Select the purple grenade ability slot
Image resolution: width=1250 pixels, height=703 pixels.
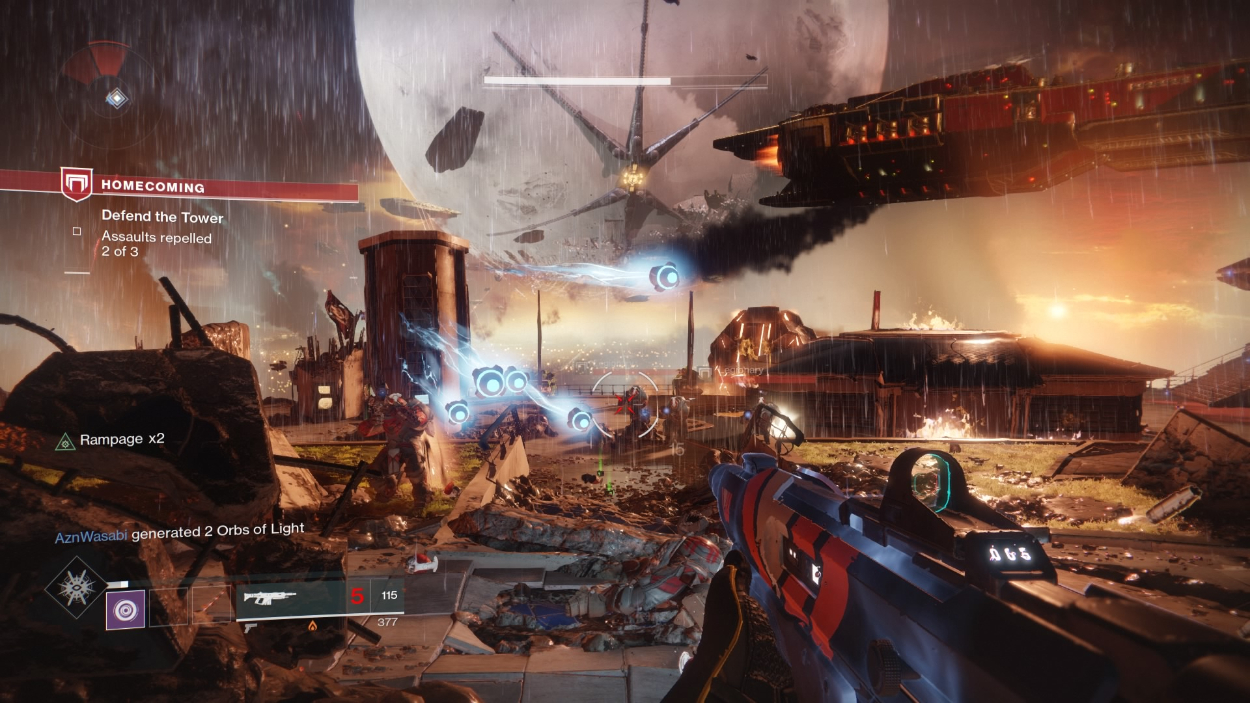[126, 609]
